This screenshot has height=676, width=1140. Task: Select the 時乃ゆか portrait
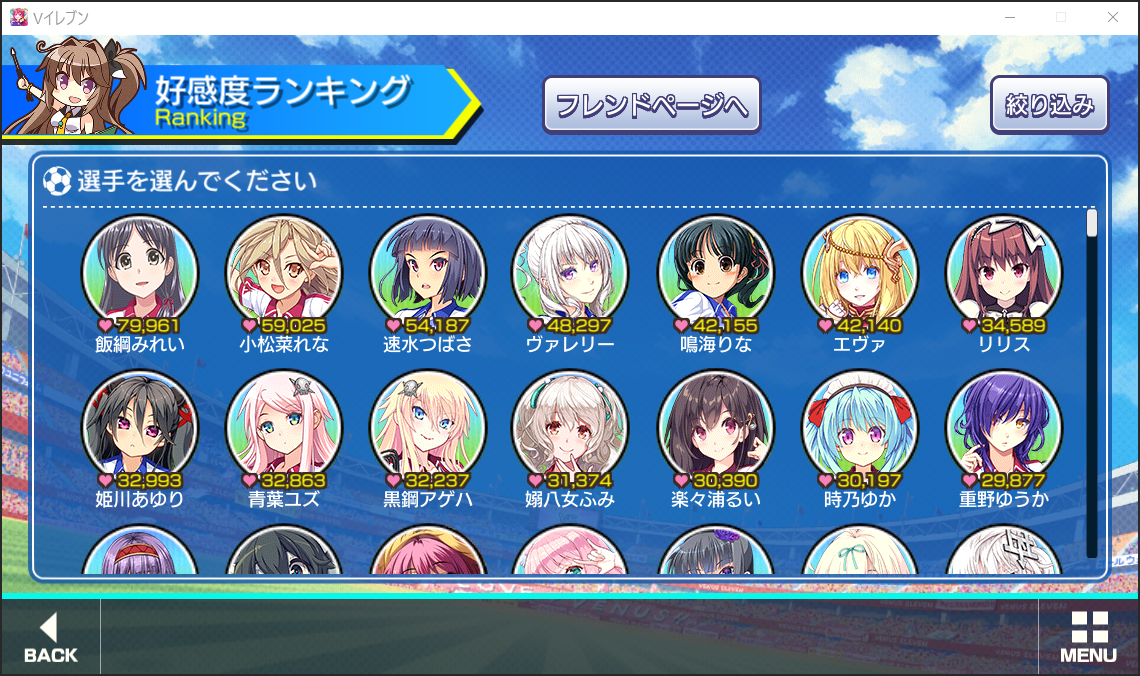click(x=859, y=426)
